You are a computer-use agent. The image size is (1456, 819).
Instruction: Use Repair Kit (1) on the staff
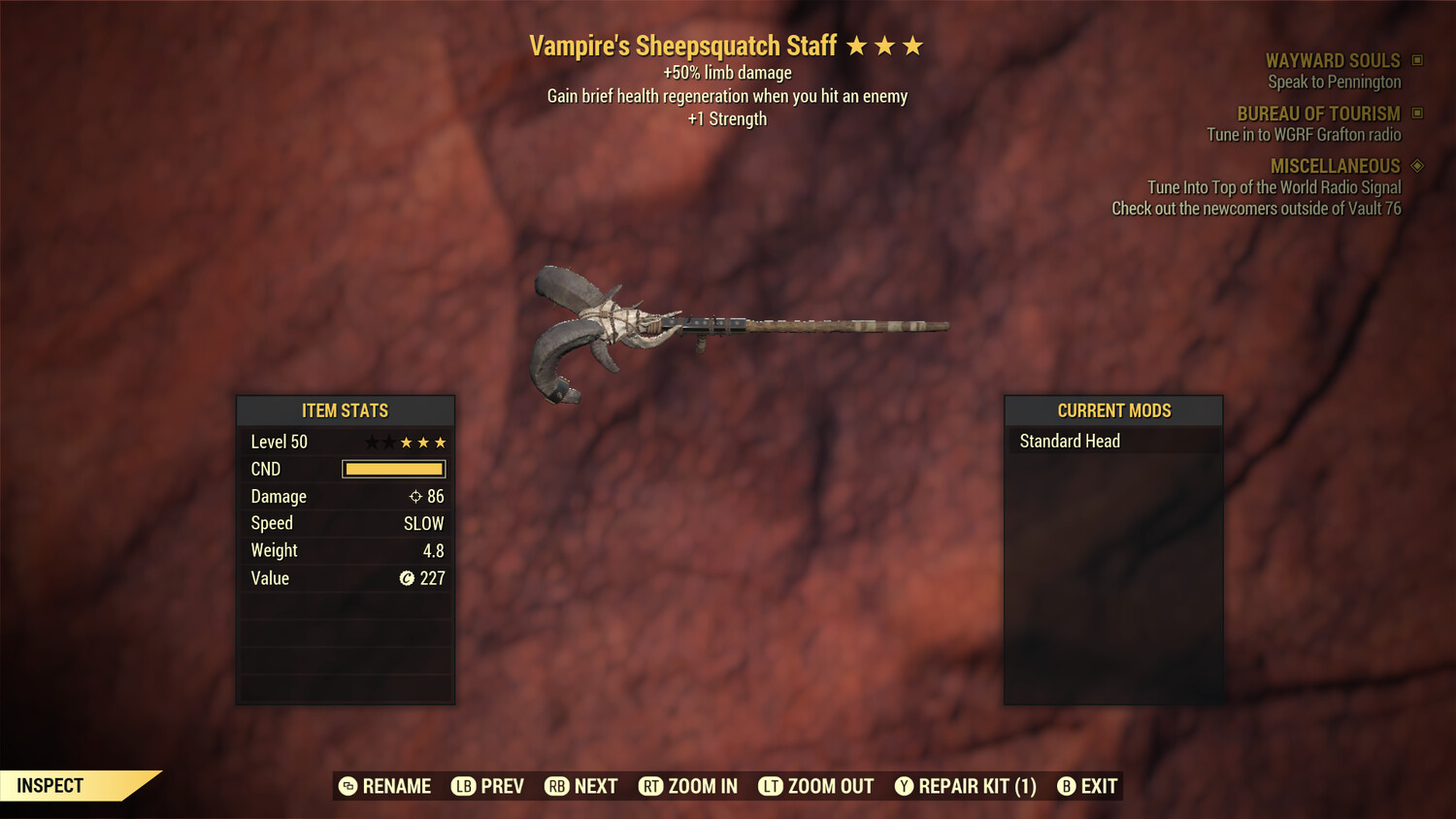click(x=966, y=786)
